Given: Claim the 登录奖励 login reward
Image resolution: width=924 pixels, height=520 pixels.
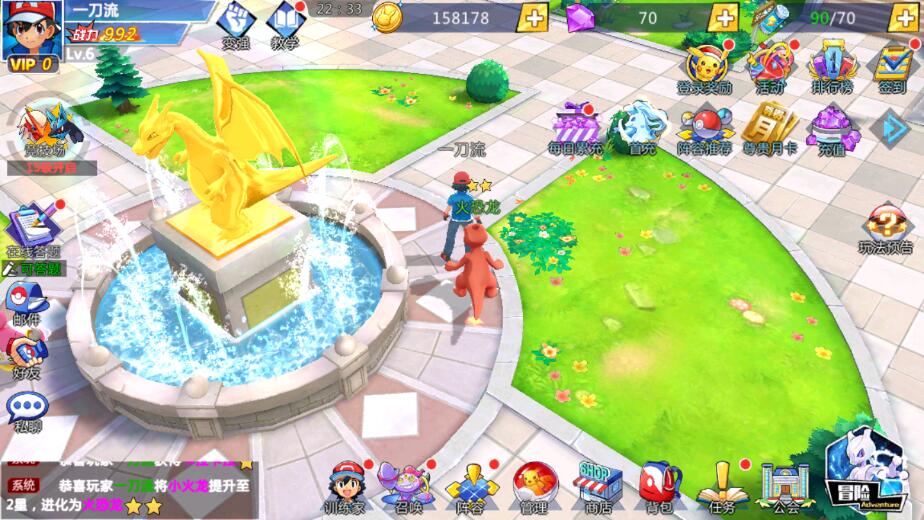Looking at the screenshot, I should [x=706, y=65].
